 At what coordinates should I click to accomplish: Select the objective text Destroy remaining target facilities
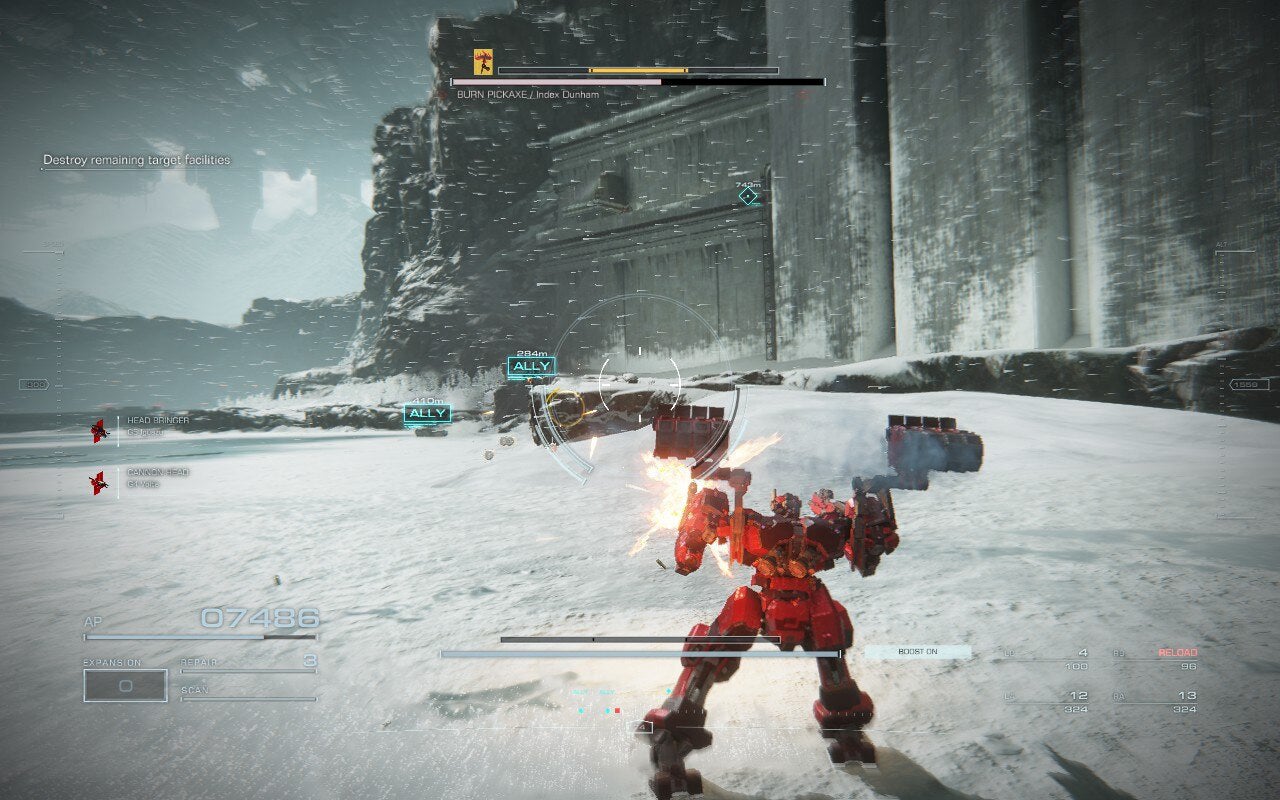[x=136, y=159]
